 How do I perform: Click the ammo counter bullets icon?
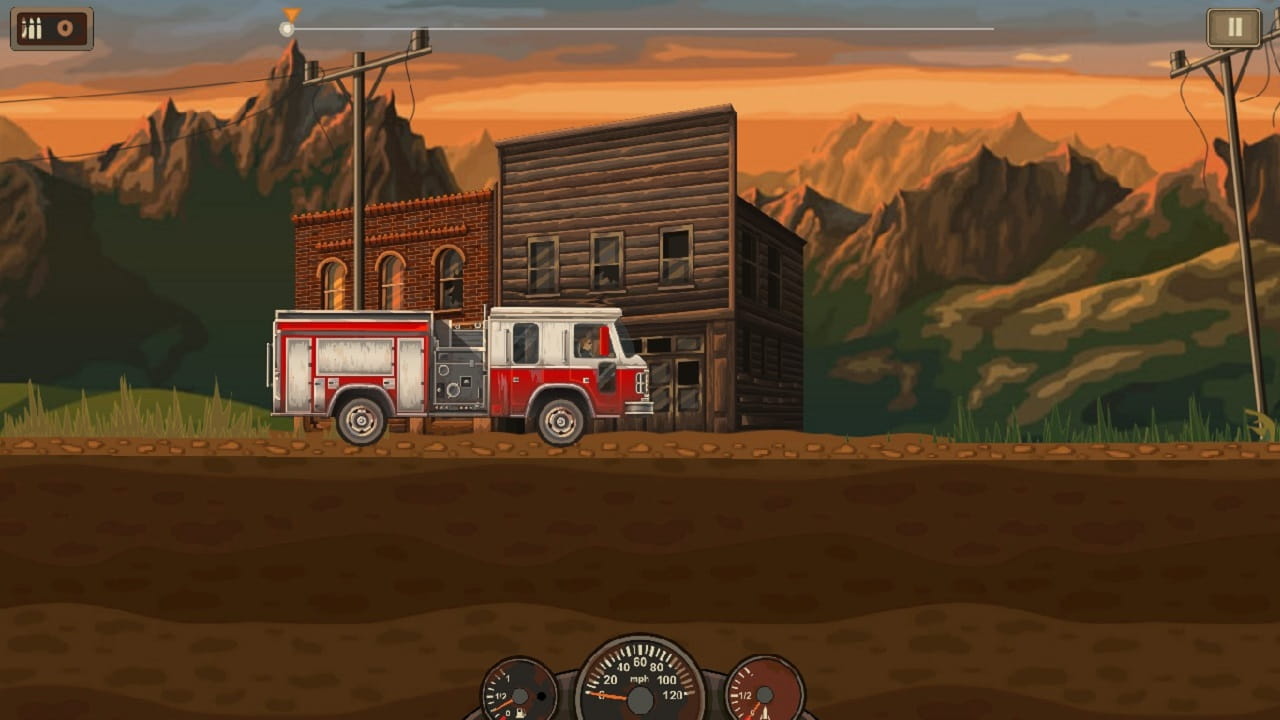point(33,28)
